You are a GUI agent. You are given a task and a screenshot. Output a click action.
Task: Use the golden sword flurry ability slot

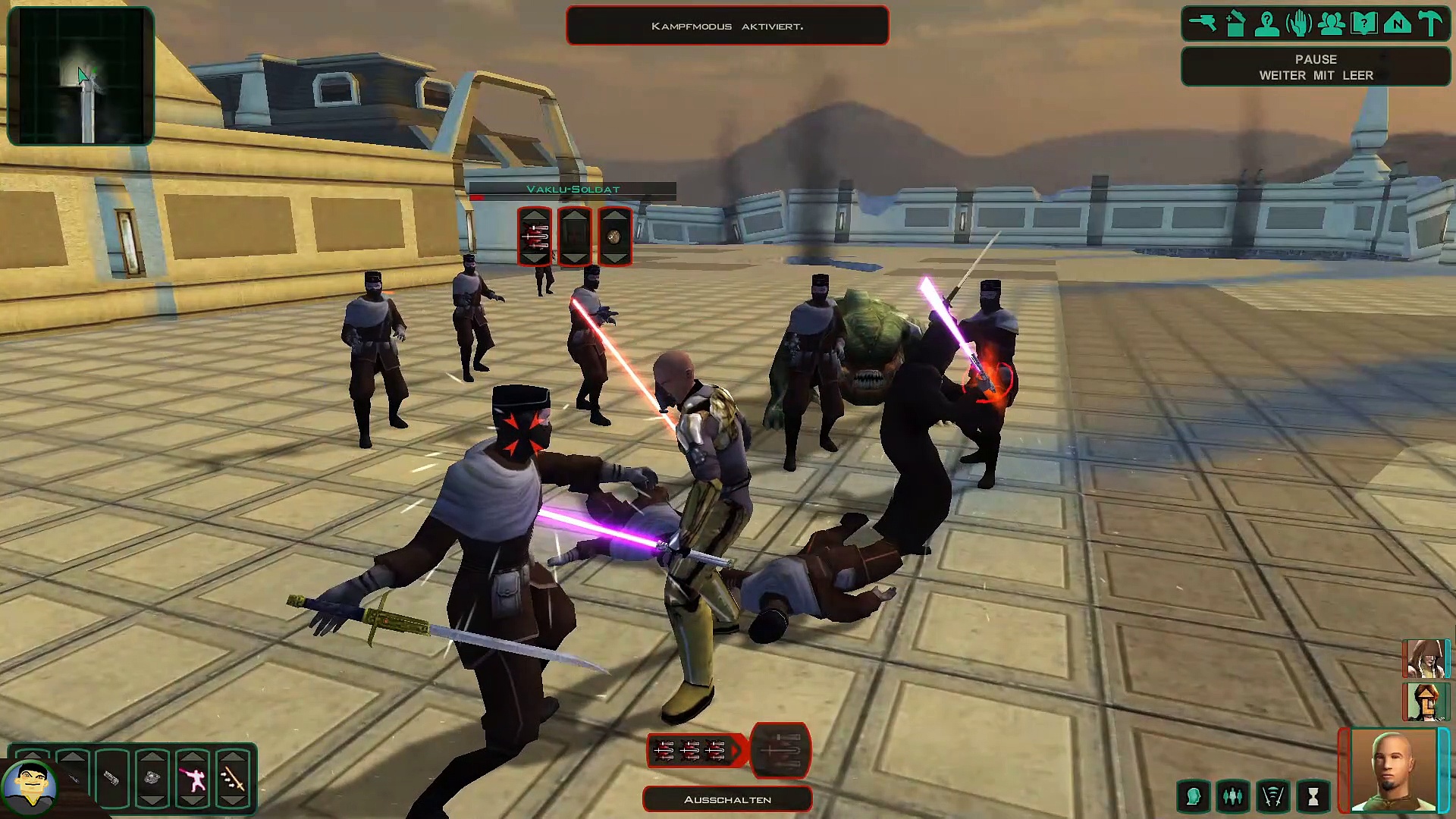coord(233,779)
